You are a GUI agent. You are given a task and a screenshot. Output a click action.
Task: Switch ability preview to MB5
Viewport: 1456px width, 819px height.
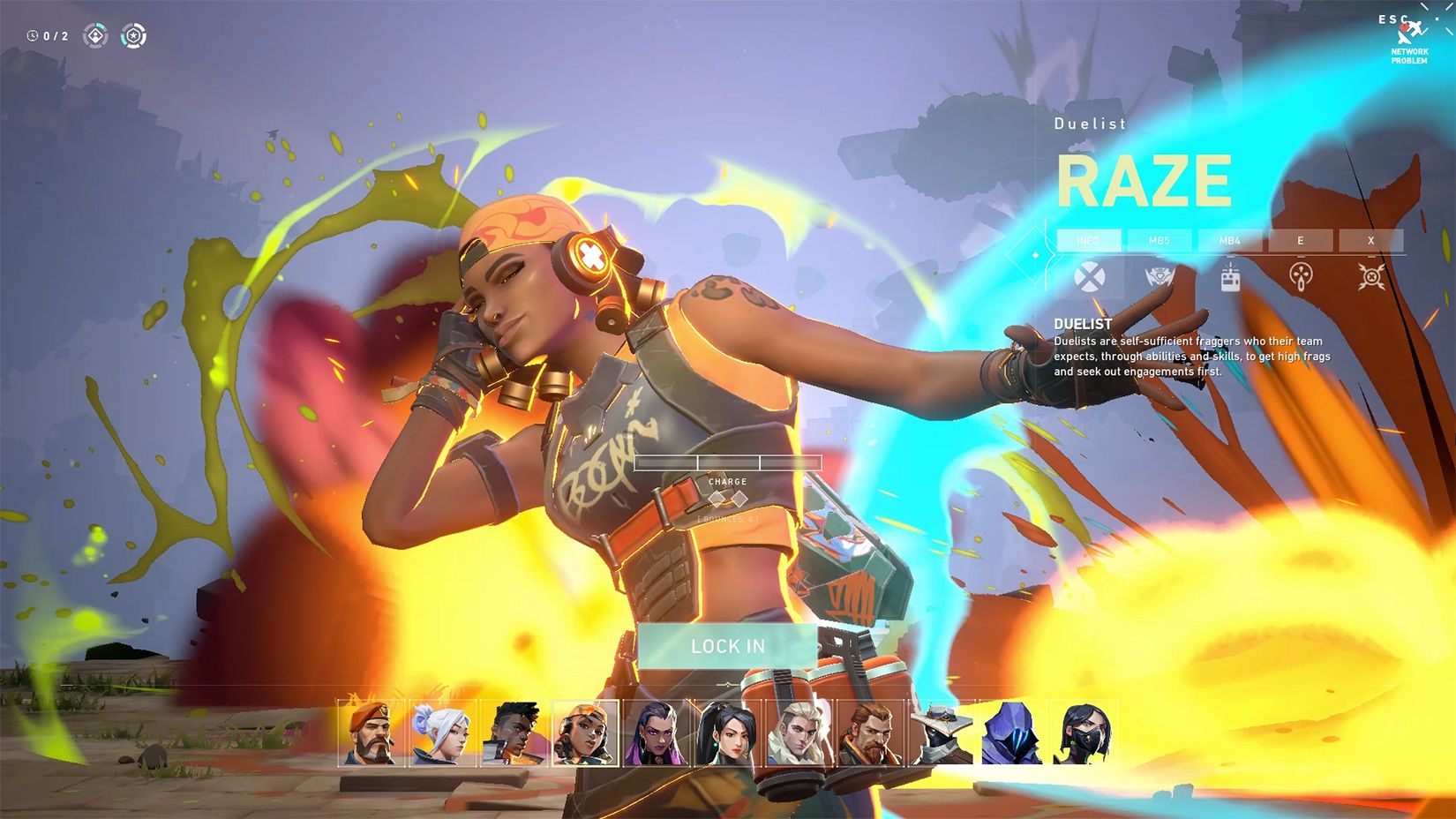point(1159,240)
